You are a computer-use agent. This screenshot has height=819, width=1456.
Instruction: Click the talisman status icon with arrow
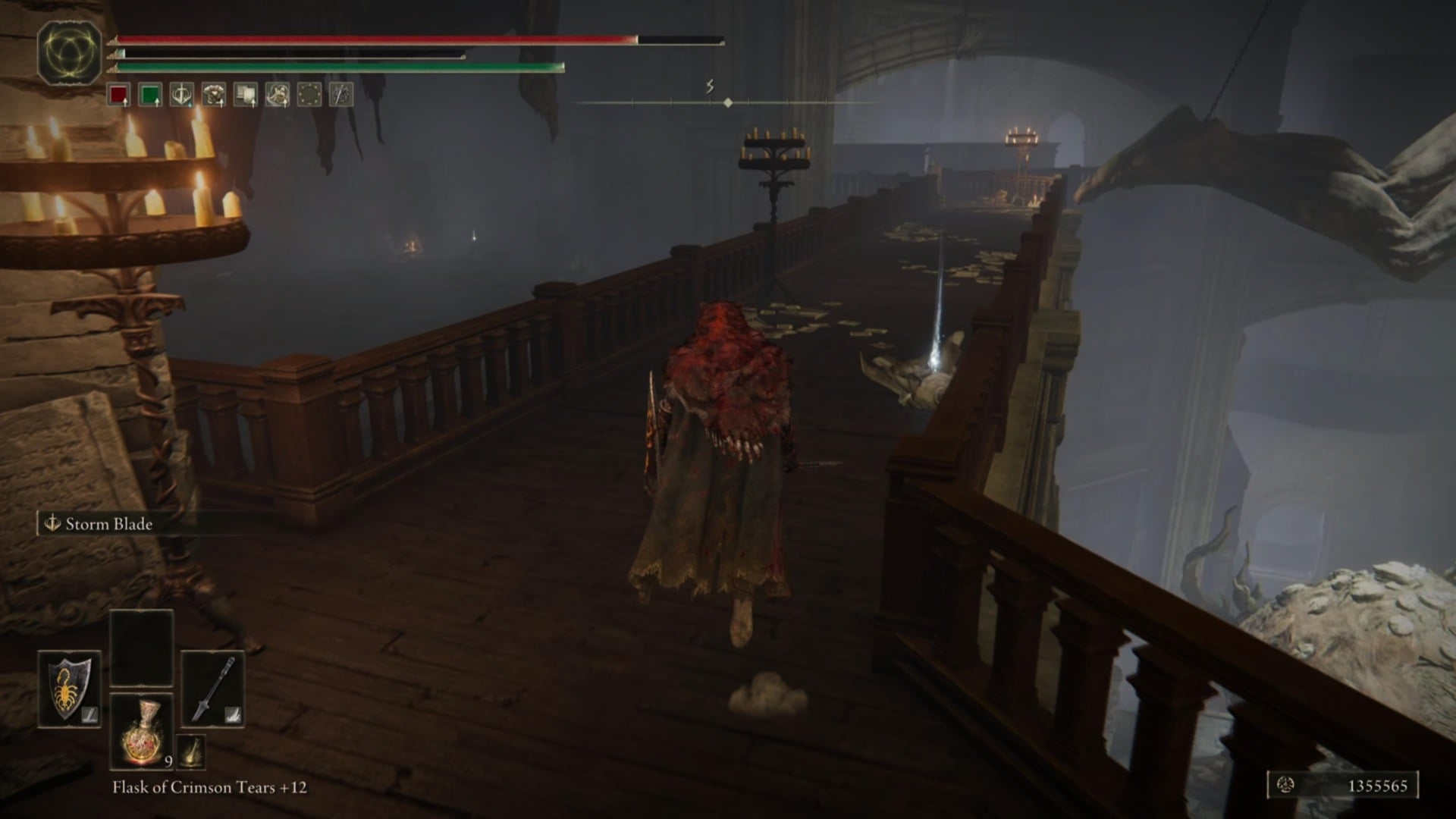277,96
